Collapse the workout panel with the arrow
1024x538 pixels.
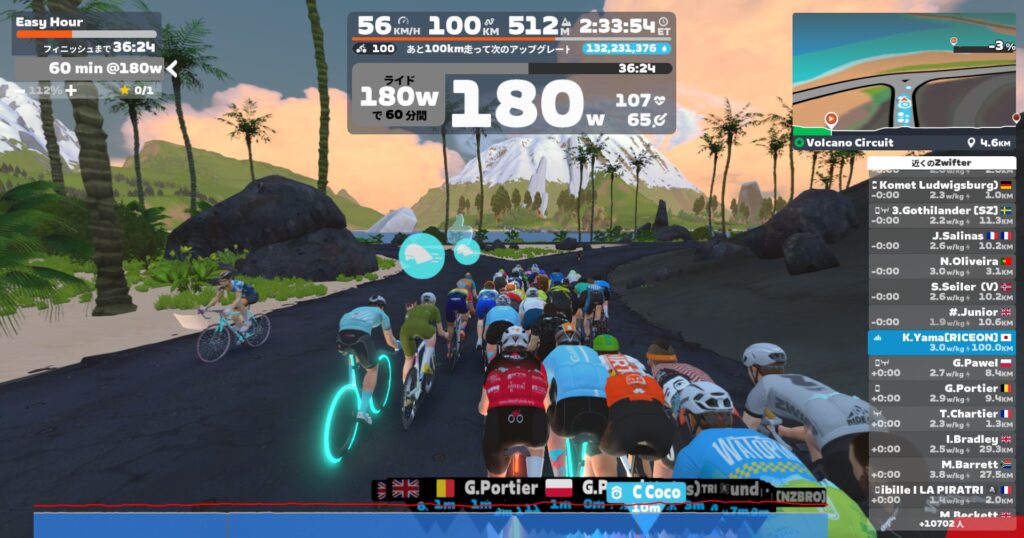point(171,68)
